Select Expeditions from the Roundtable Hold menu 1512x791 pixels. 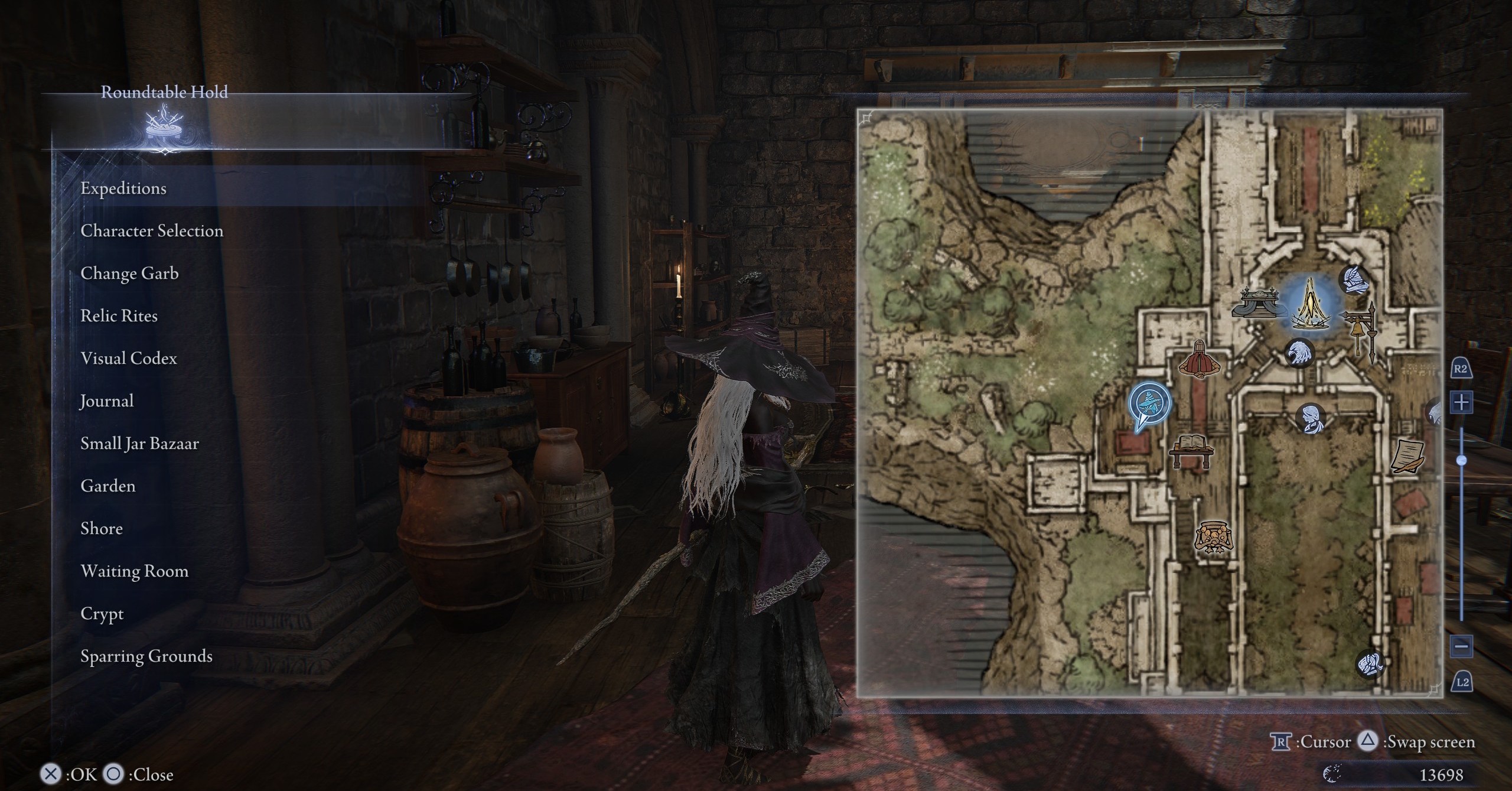point(123,188)
